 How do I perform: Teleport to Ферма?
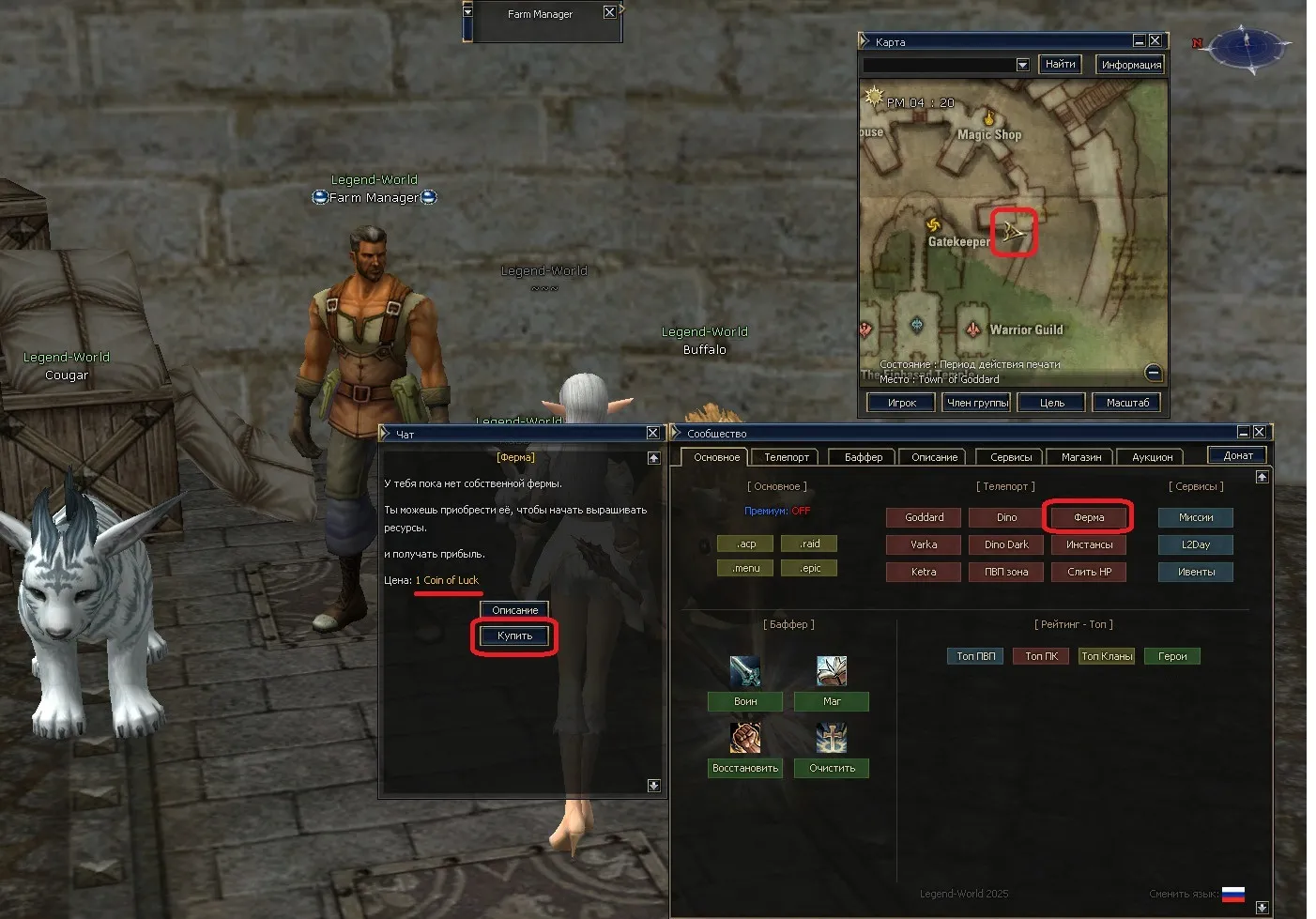pyautogui.click(x=1089, y=517)
